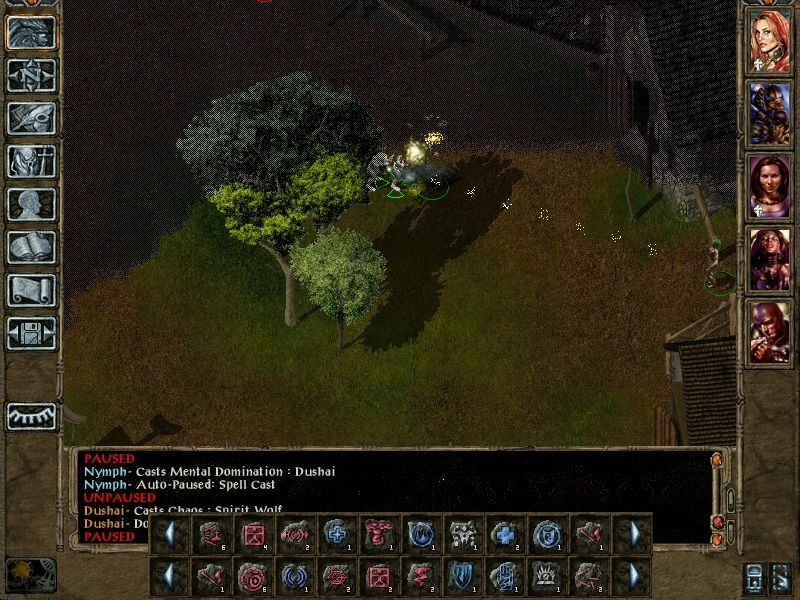The image size is (800, 600).
Task: Toggle pause using the game clock
Action: [30, 575]
